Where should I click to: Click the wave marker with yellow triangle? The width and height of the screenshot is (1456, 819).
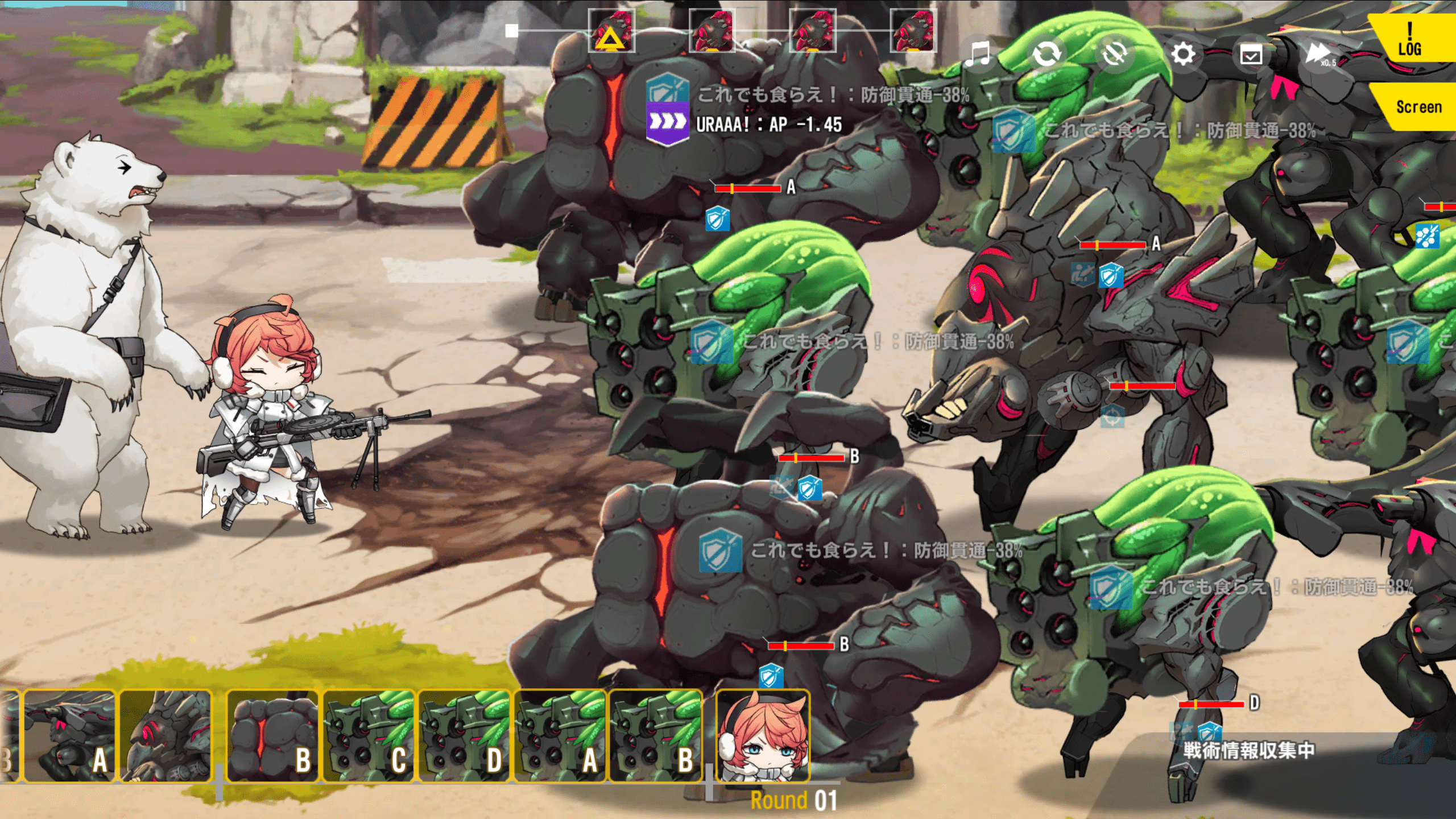tap(611, 31)
